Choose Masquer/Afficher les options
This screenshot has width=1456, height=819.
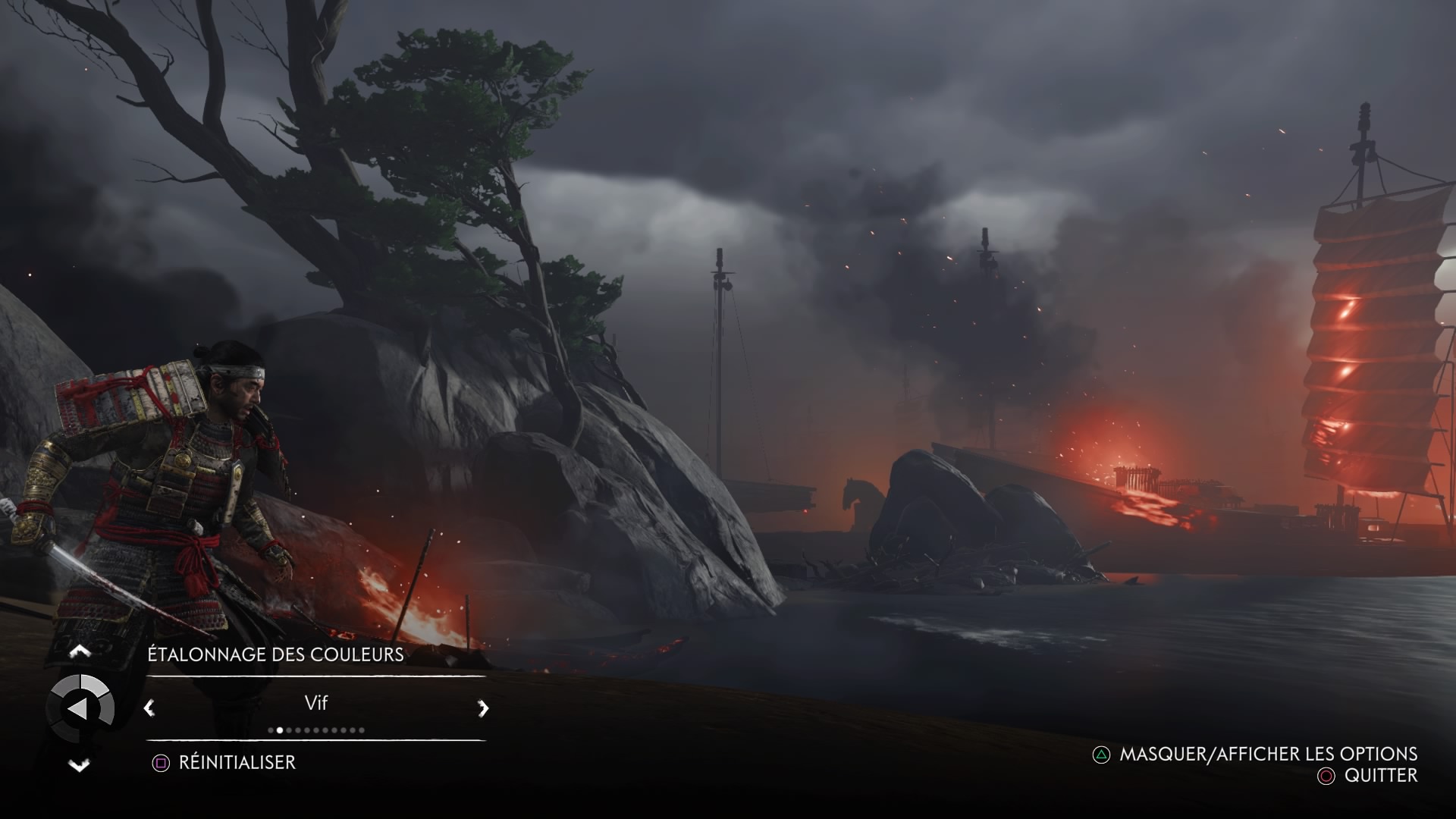(1268, 754)
